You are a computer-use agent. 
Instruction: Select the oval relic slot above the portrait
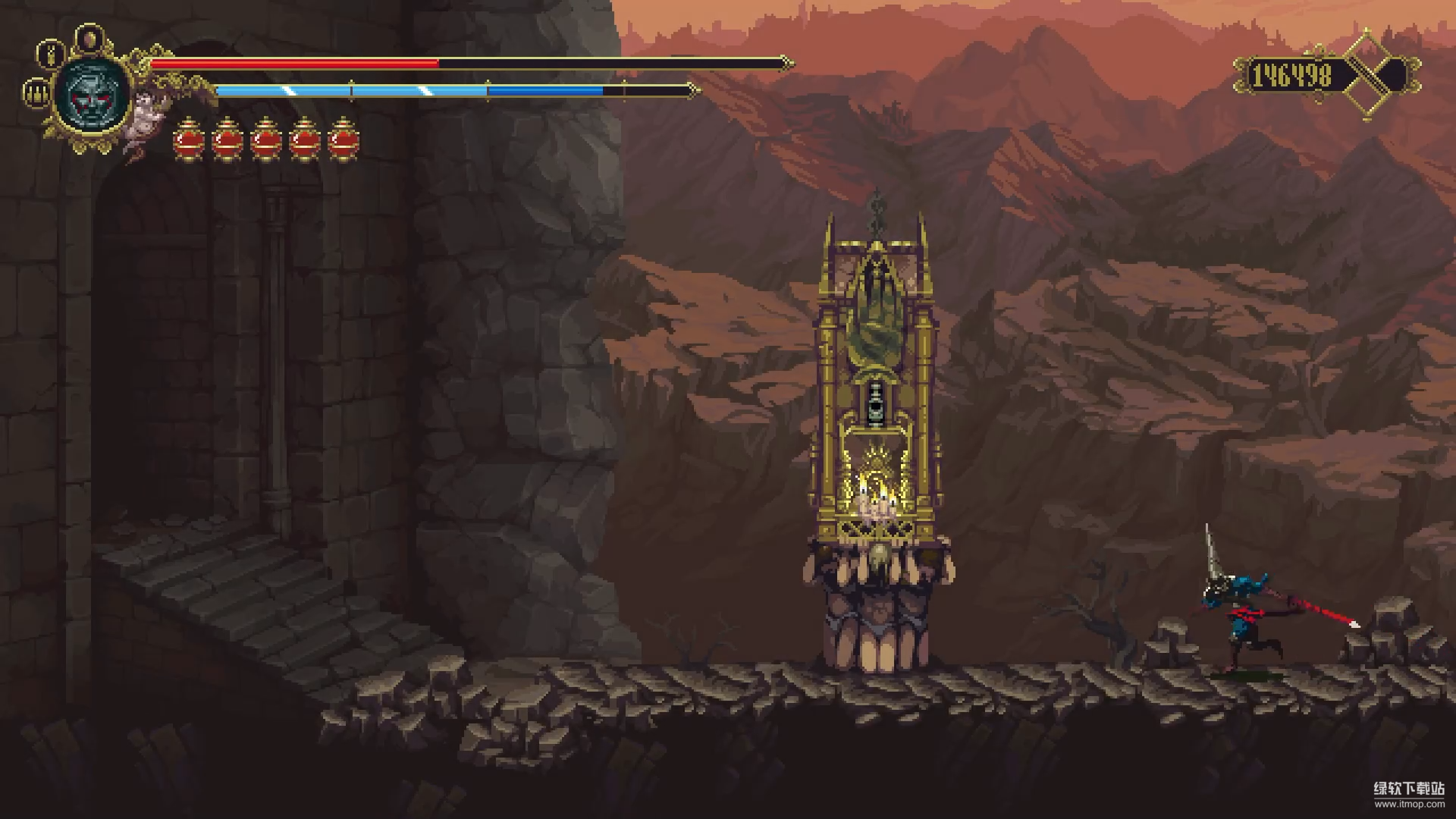click(x=91, y=38)
